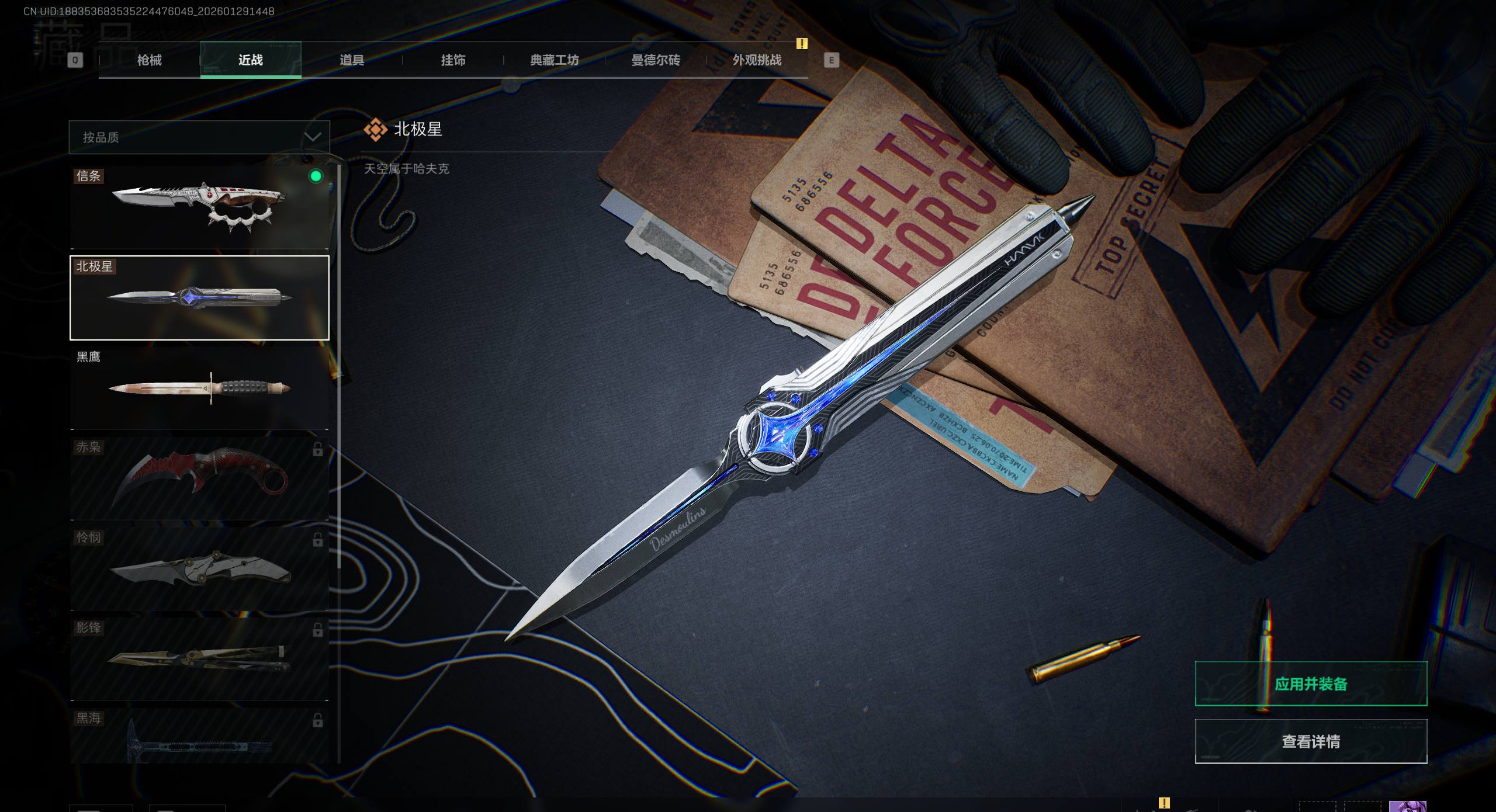This screenshot has height=812, width=1496.
Task: Switch to the 外观挑战 tab
Action: (757, 60)
